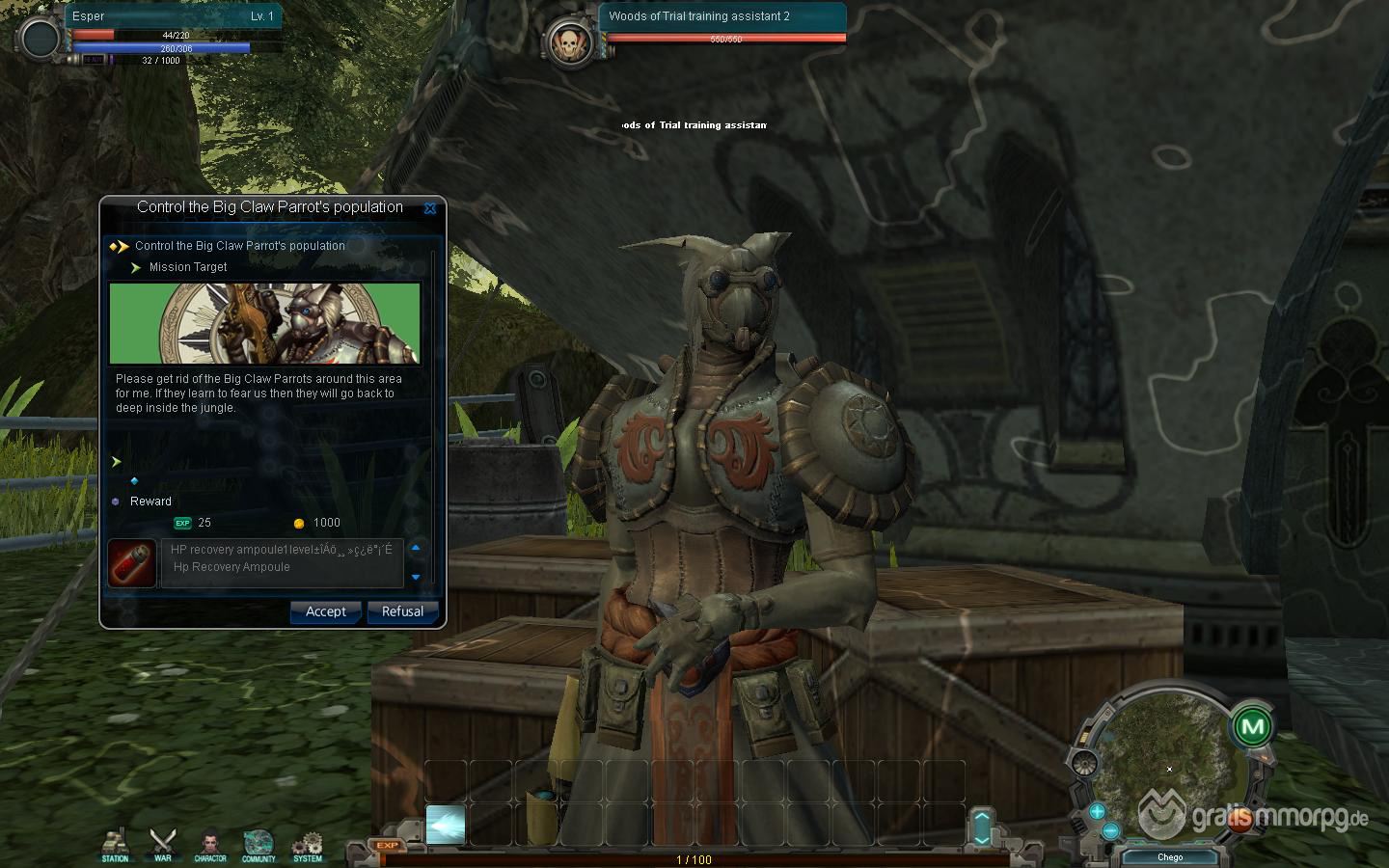This screenshot has height=868, width=1389.
Task: Select the HP Recovery Ampoule reward icon
Action: pos(132,563)
